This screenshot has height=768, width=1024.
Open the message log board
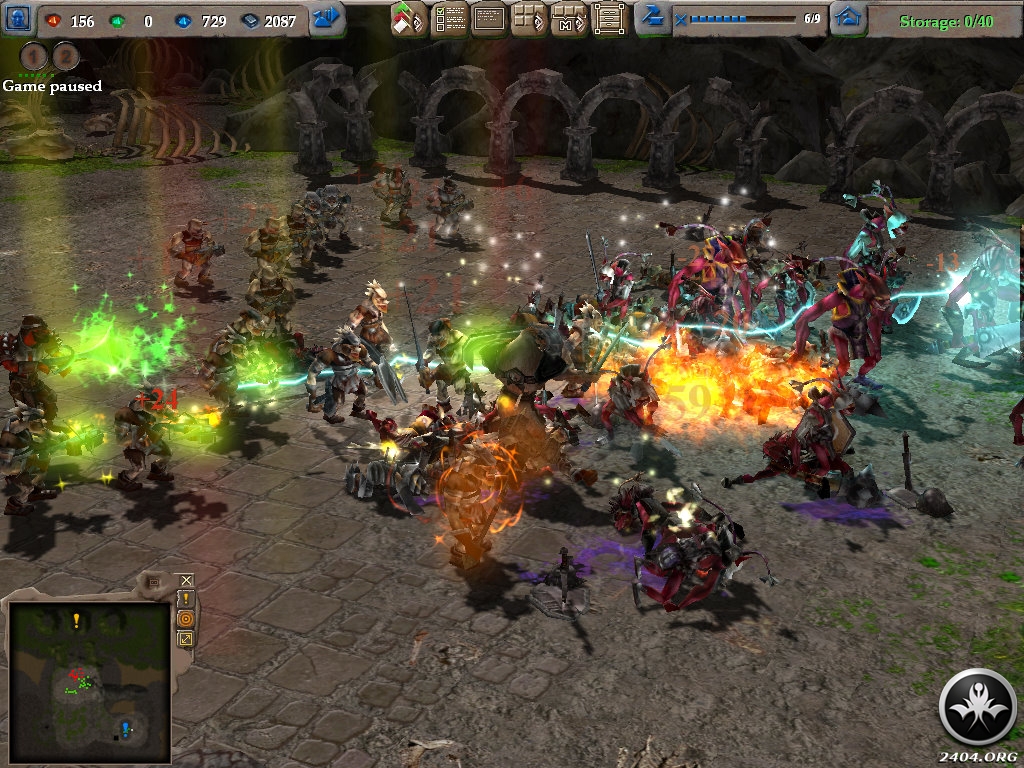[x=489, y=19]
